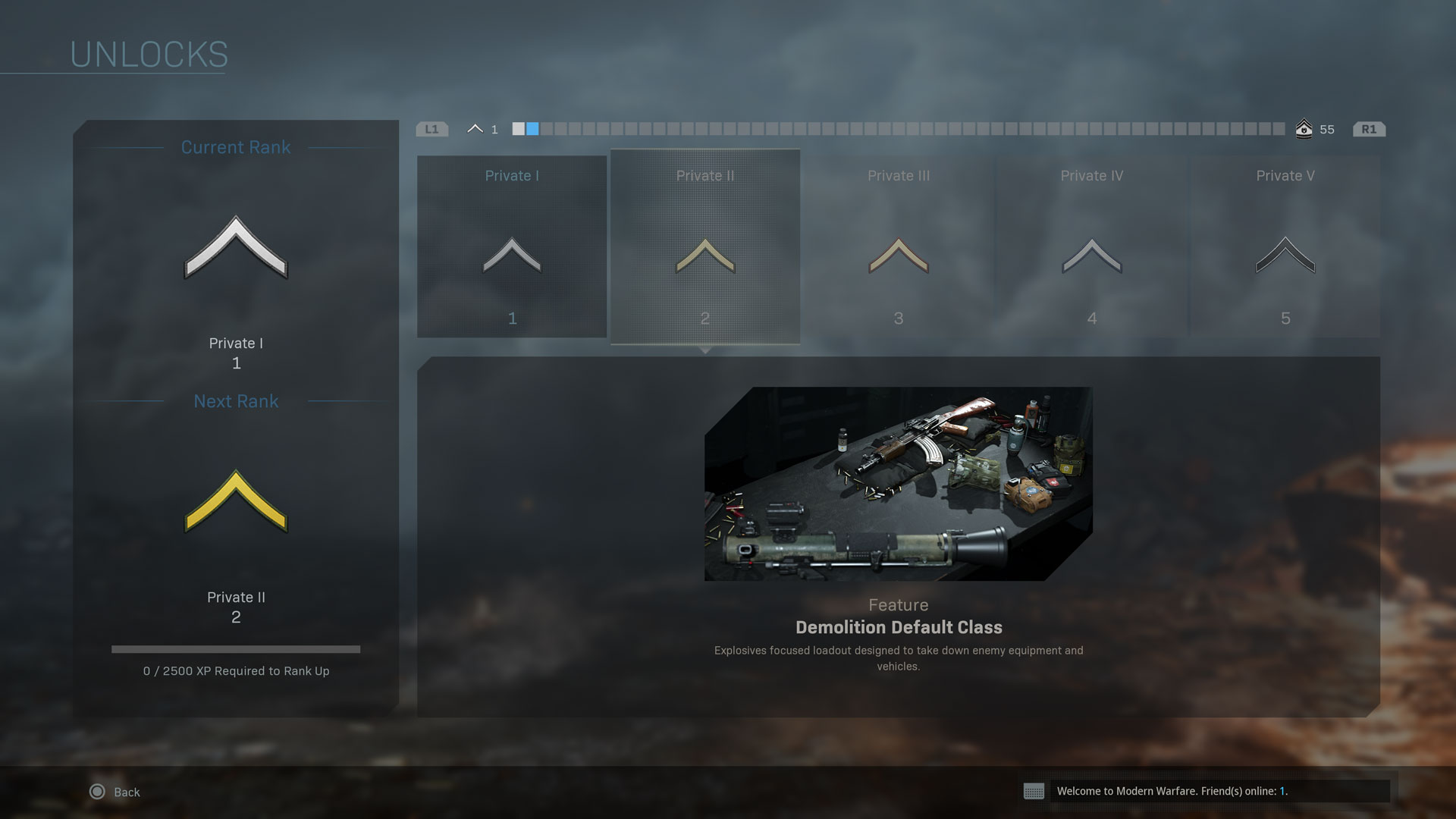Viewport: 1456px width, 819px height.
Task: Click the XP progress bar below Private II
Action: tap(236, 649)
